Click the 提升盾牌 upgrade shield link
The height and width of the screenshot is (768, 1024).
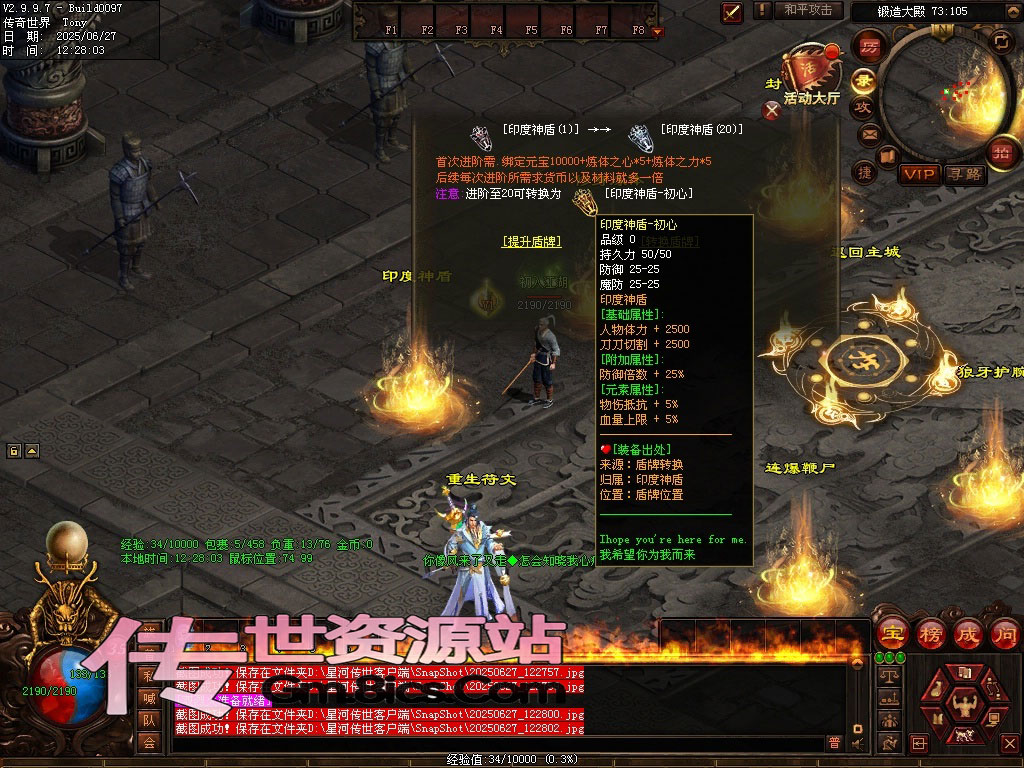531,241
